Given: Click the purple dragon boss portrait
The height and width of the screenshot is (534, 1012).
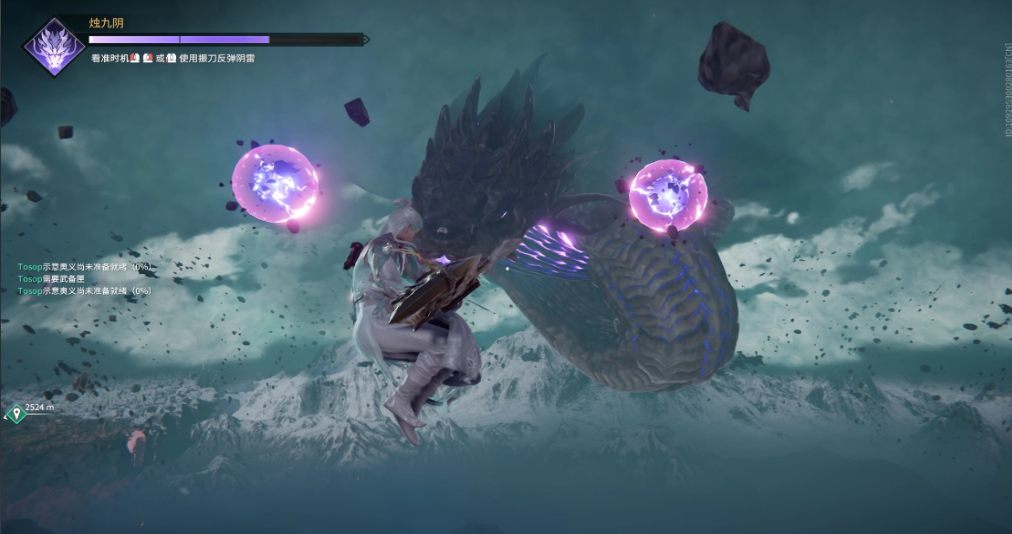Looking at the screenshot, I should 54,46.
